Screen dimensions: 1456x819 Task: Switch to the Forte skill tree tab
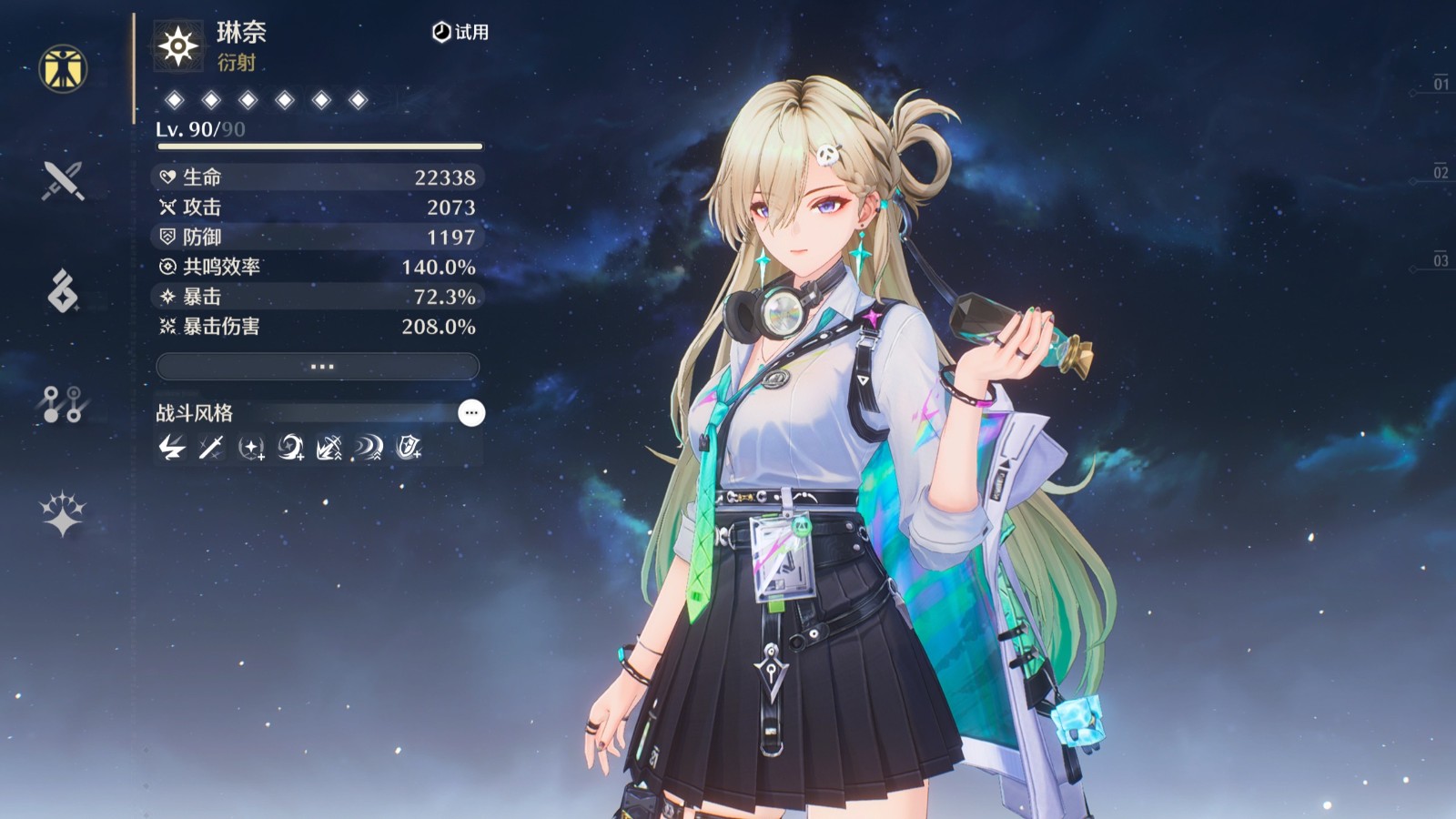pyautogui.click(x=63, y=403)
